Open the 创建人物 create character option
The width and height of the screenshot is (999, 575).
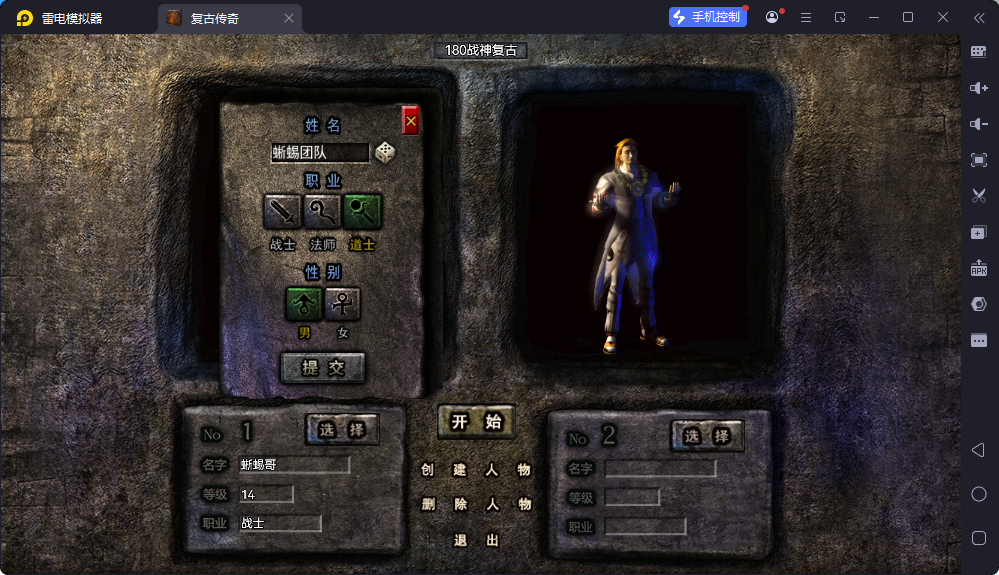pos(476,469)
